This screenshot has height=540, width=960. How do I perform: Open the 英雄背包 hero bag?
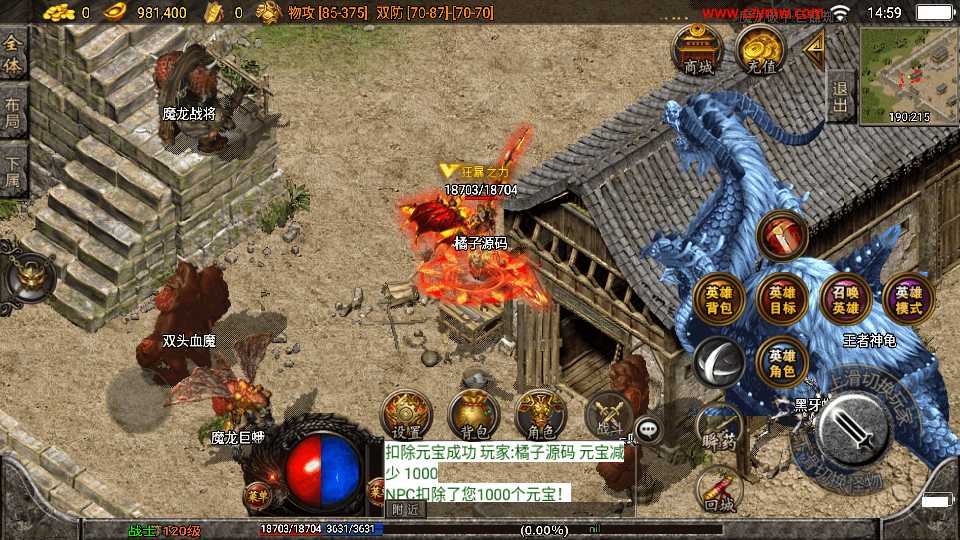click(x=719, y=300)
